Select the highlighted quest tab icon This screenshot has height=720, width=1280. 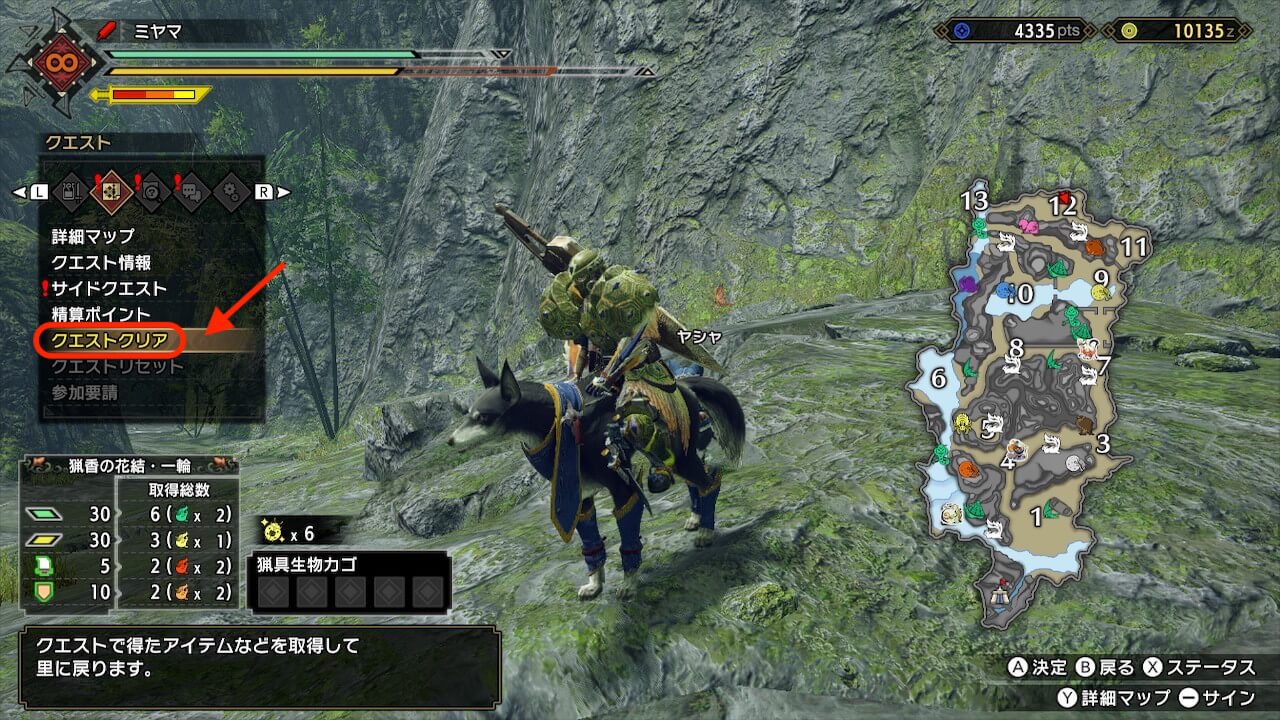point(111,190)
